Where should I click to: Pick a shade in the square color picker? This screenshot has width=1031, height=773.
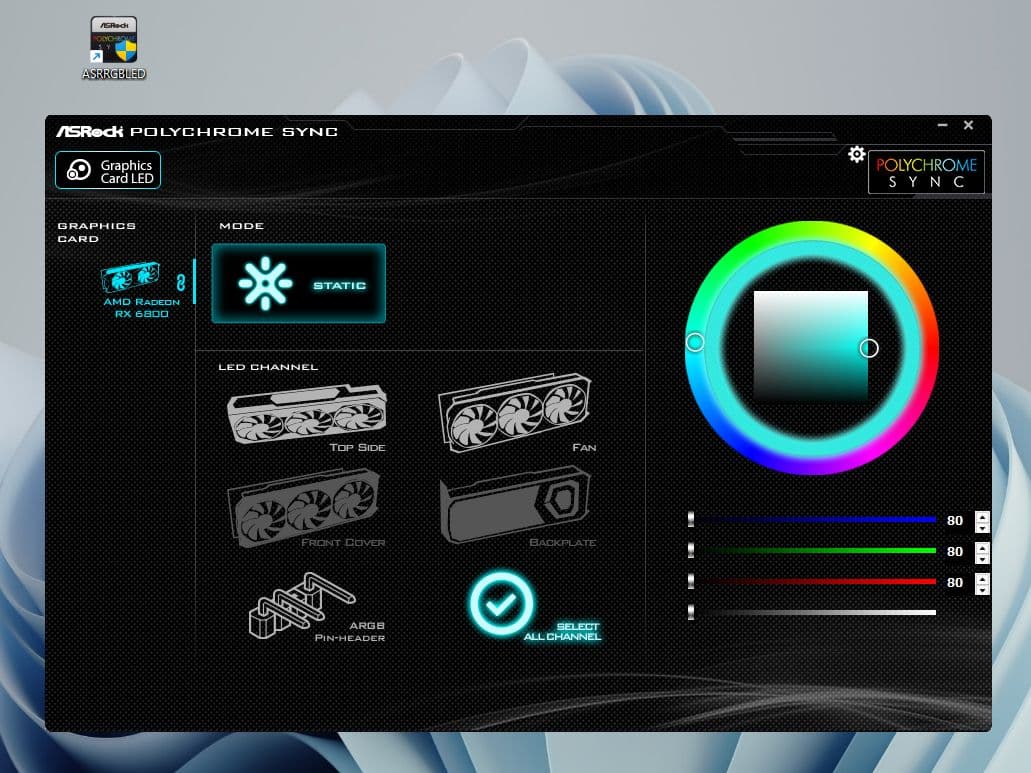[810, 346]
